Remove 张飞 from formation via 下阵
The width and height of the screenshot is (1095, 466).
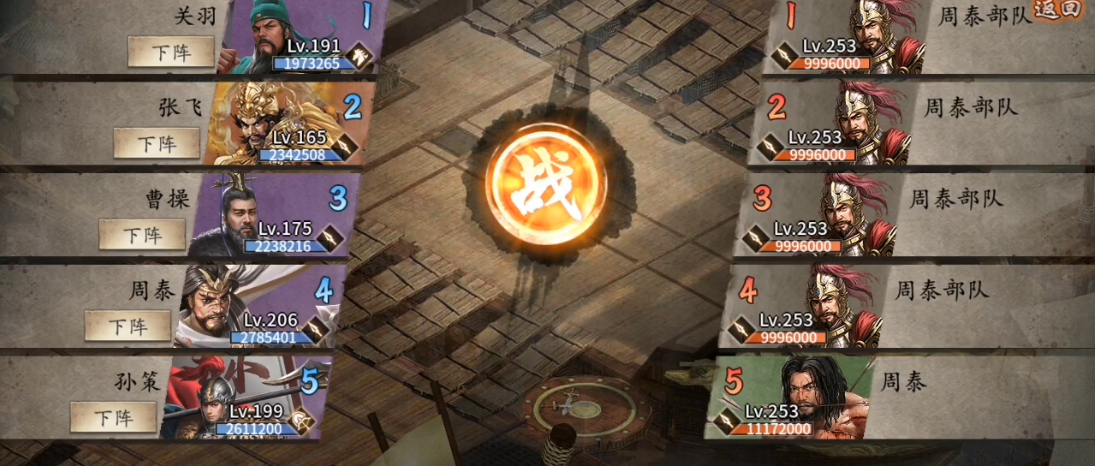(156, 143)
